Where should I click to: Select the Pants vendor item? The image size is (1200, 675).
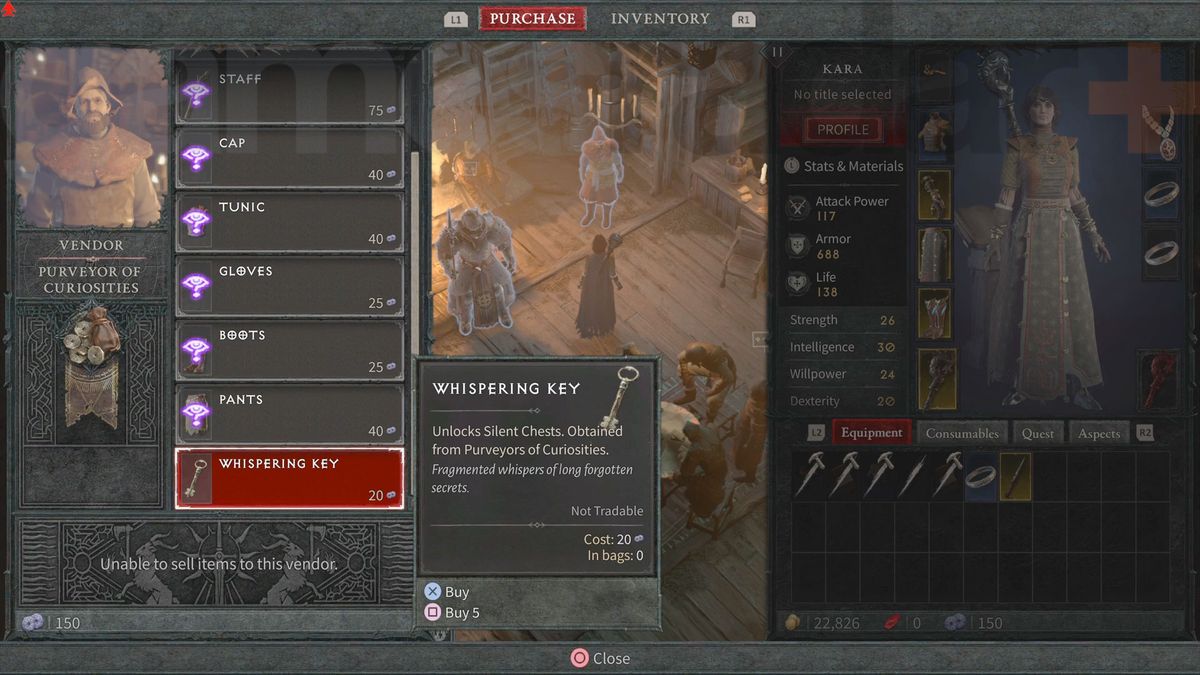(x=290, y=414)
